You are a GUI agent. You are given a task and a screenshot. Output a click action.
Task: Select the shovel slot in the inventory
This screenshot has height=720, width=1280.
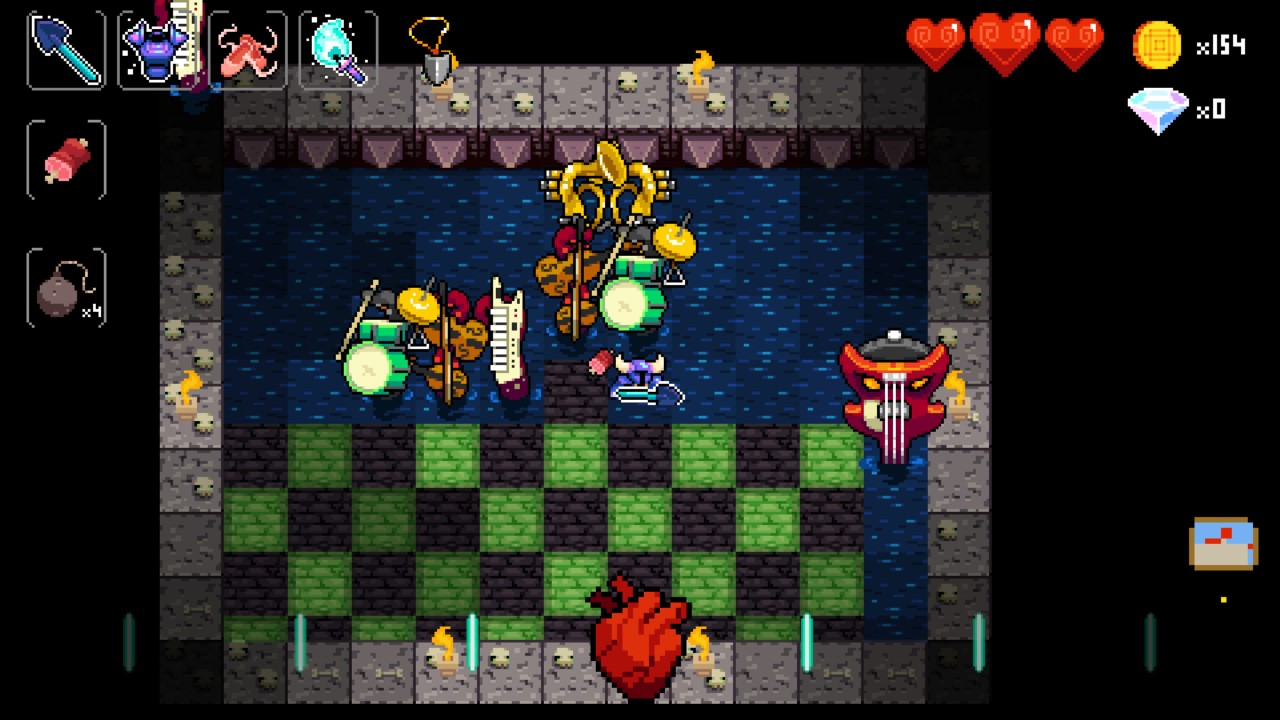64,48
